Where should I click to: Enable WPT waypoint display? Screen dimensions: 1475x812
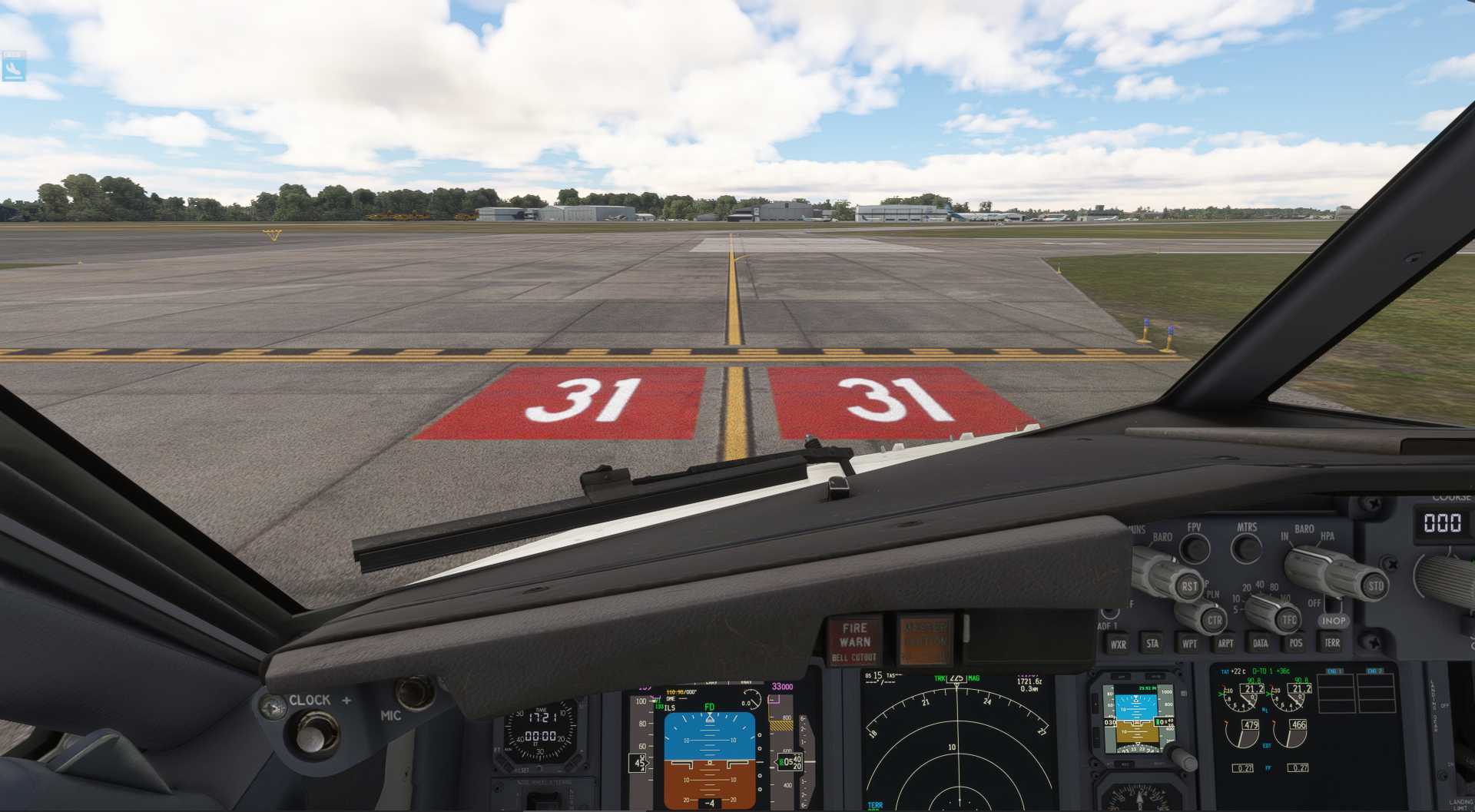coord(1192,643)
